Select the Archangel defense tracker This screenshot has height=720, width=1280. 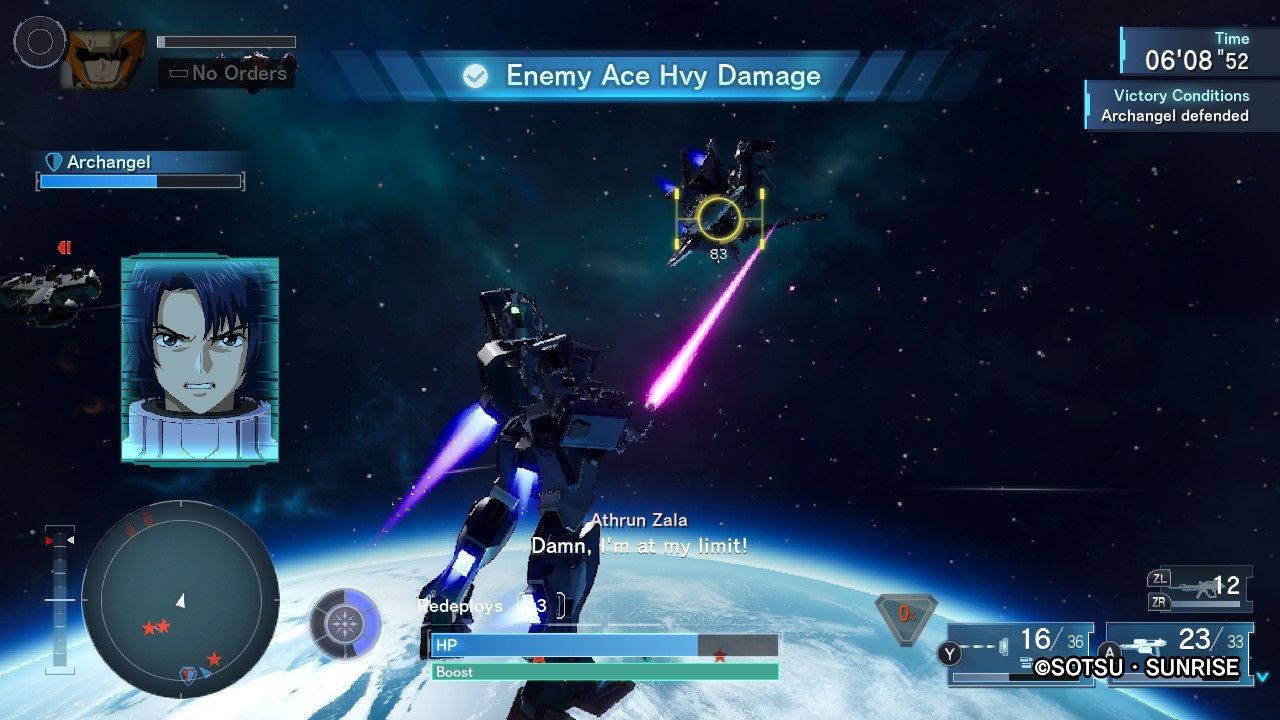[x=141, y=171]
